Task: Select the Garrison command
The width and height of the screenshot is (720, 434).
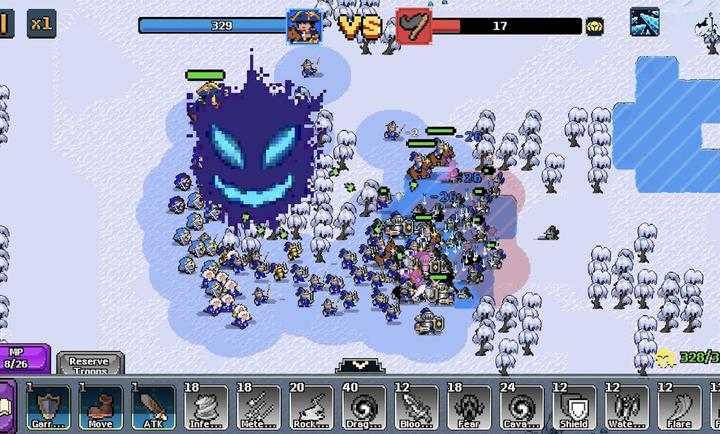Action: click(47, 407)
